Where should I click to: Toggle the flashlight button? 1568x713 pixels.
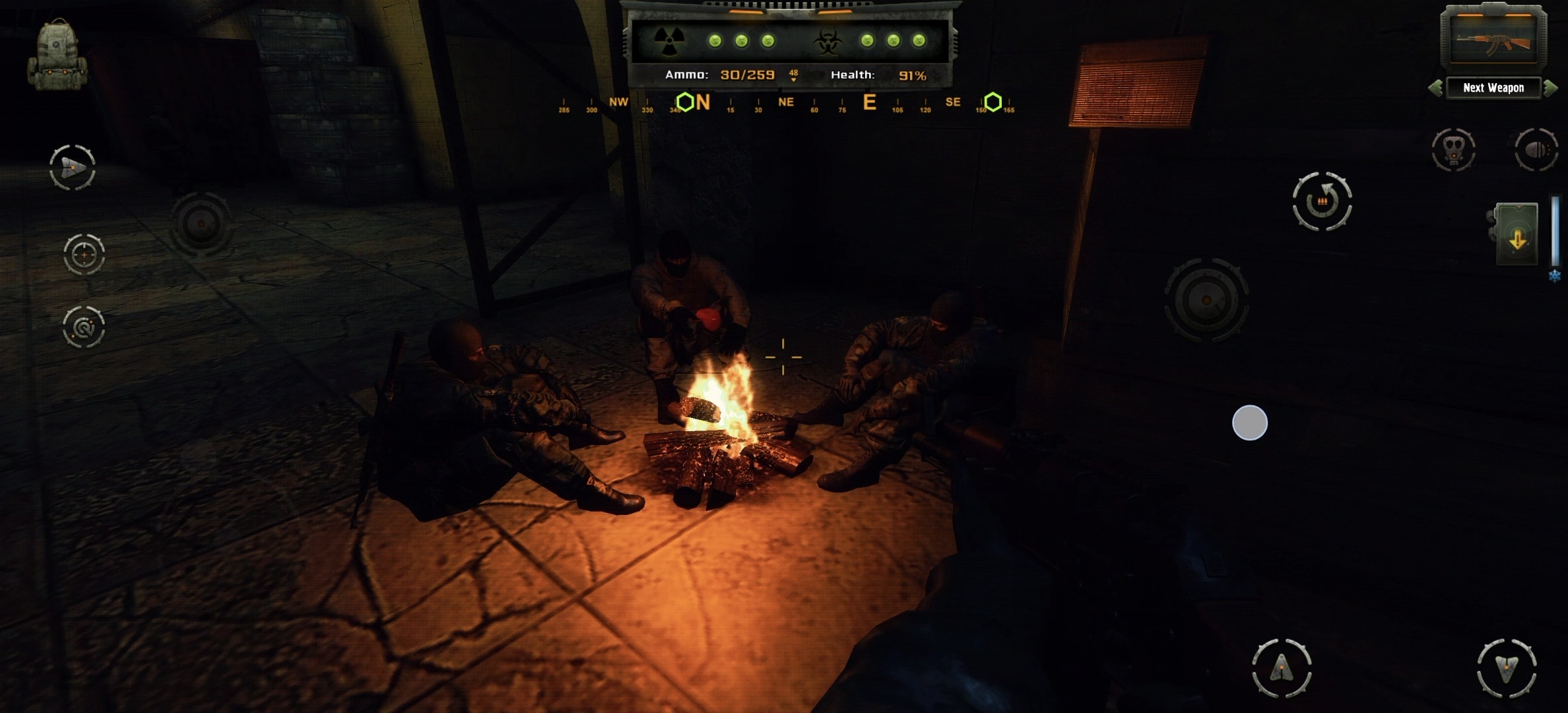coord(1536,150)
